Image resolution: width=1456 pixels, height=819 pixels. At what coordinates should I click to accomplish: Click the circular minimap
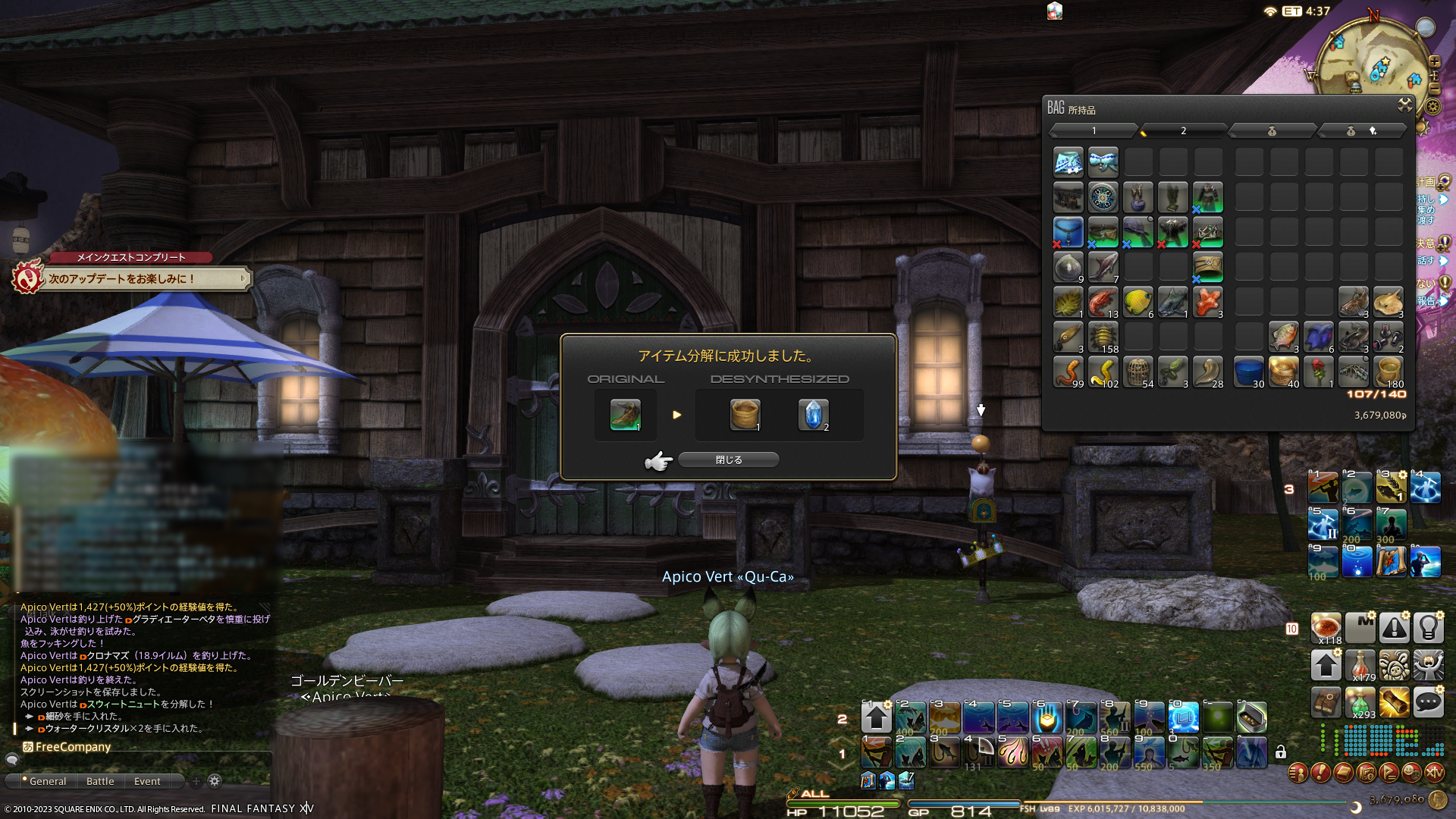pos(1370,63)
